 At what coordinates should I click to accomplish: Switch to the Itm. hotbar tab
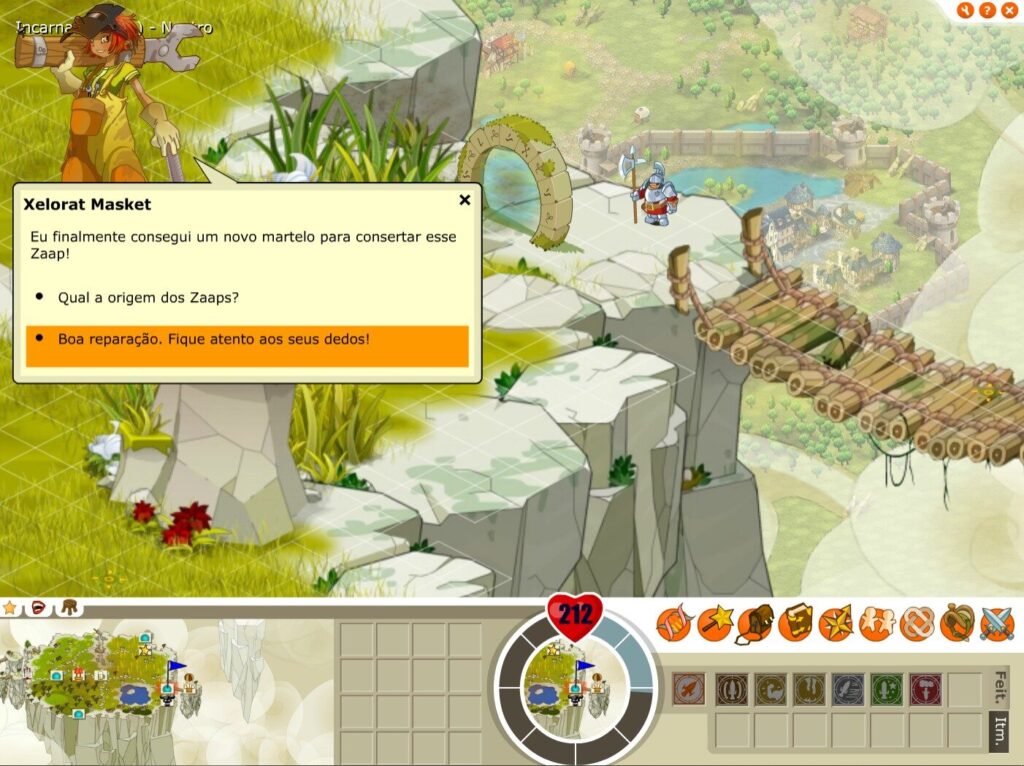click(x=998, y=725)
